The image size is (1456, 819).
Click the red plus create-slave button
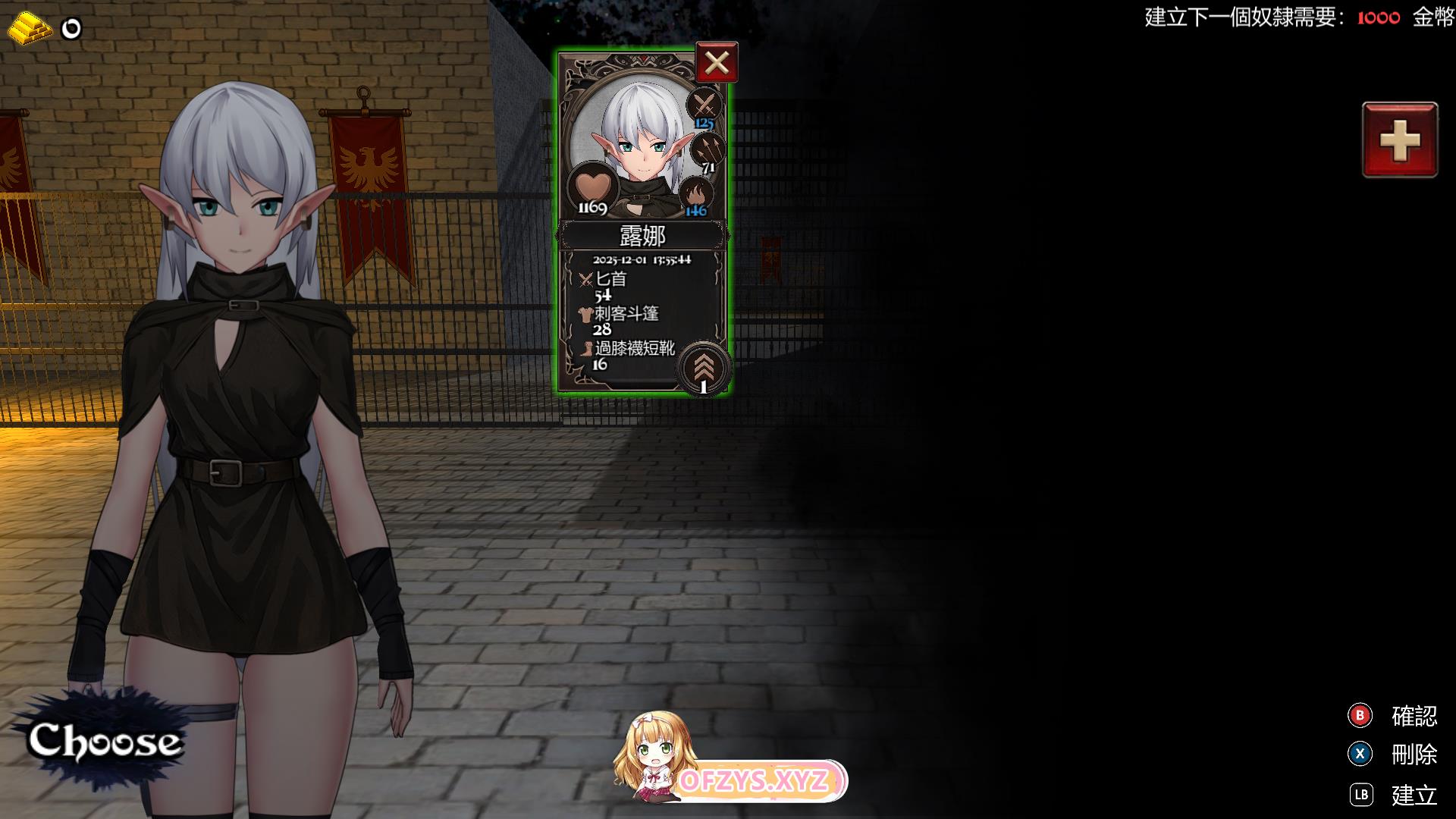tap(1399, 140)
